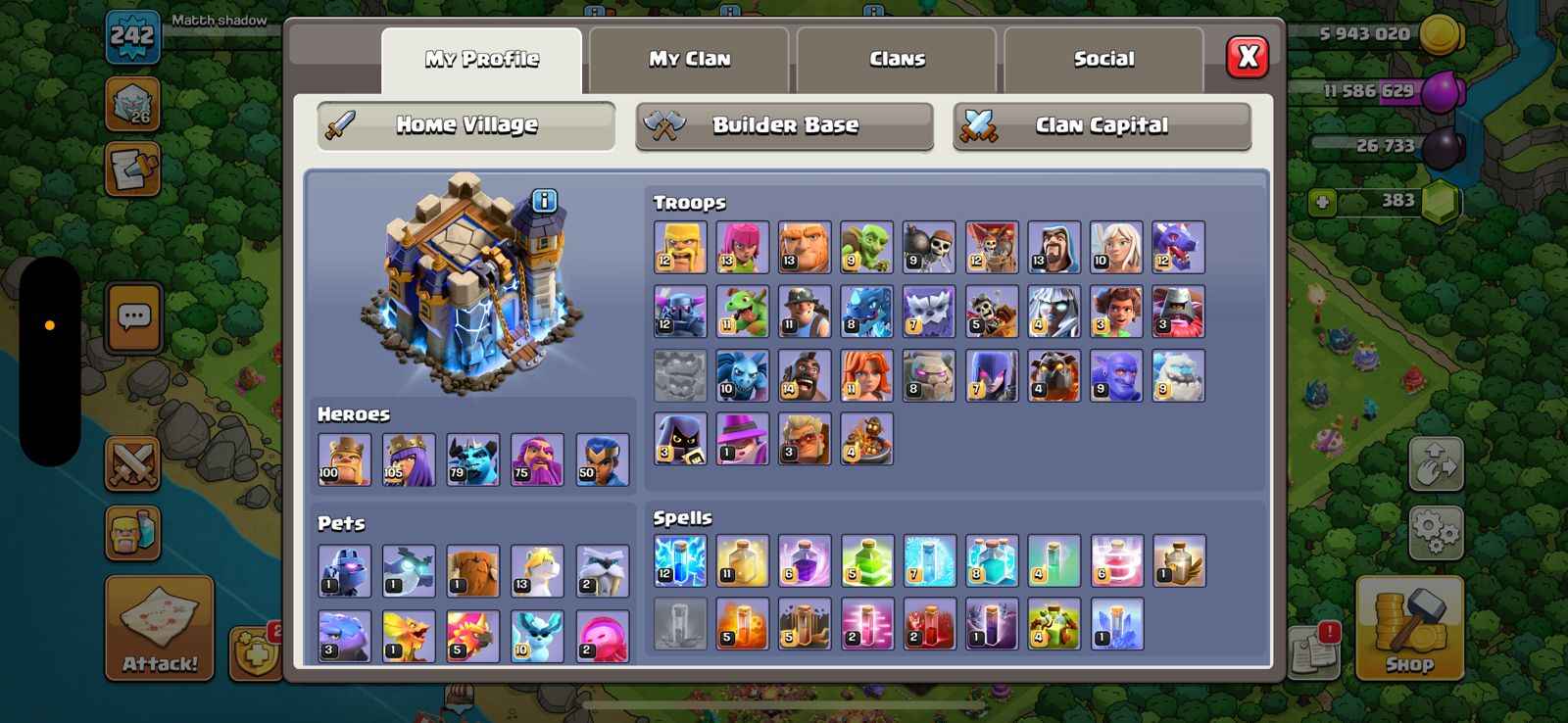Tap the league badge below the level icon
This screenshot has width=1568, height=723.
[x=132, y=105]
